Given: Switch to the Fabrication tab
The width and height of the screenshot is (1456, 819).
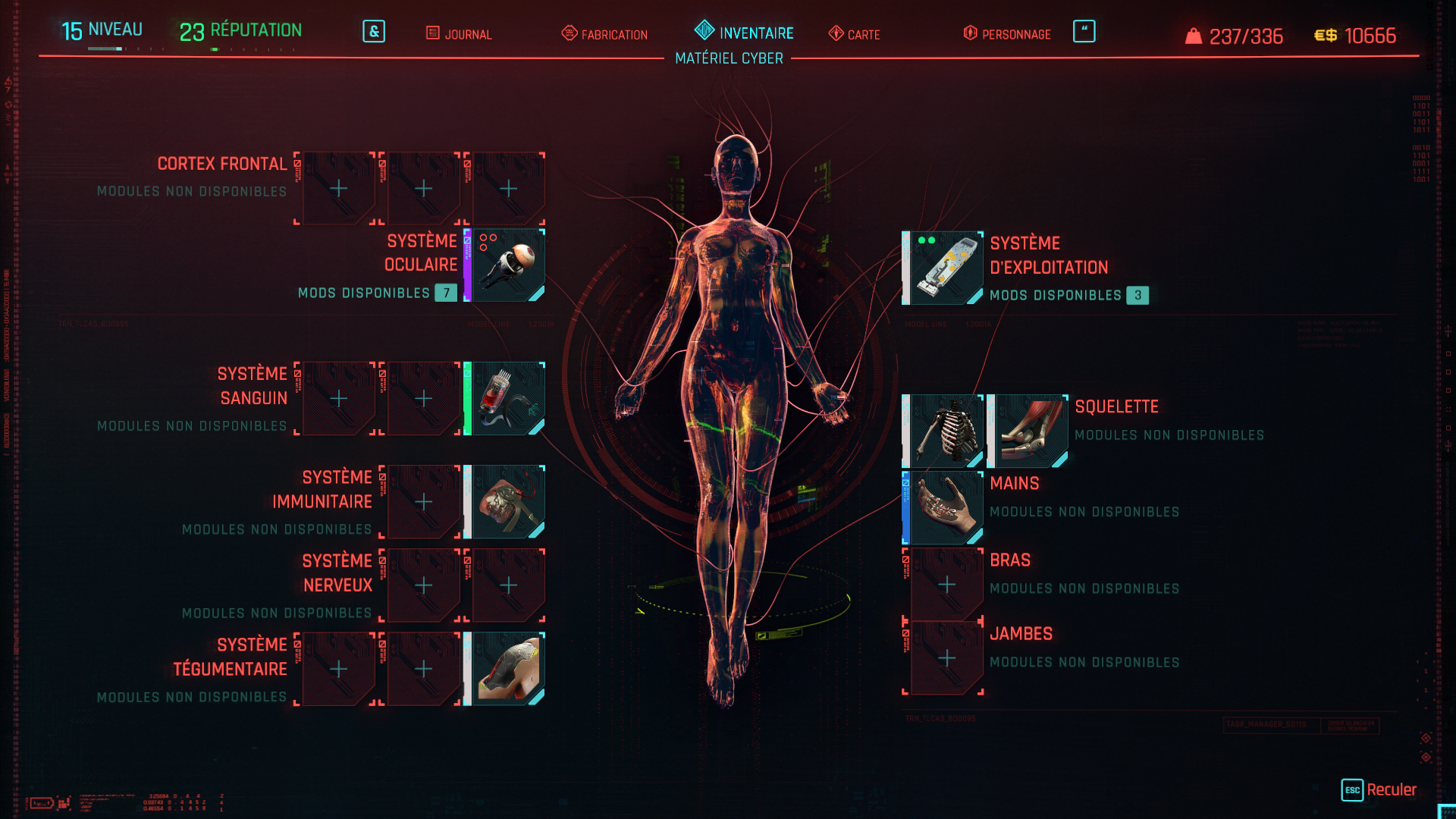Looking at the screenshot, I should click(605, 34).
